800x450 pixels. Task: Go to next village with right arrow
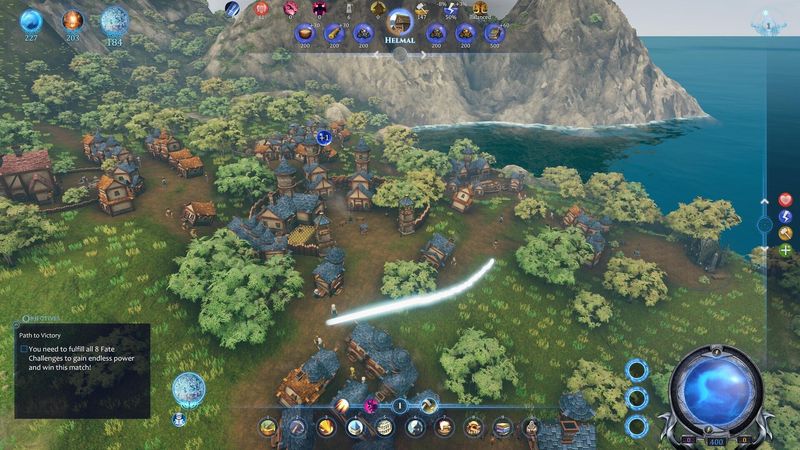coord(423,56)
